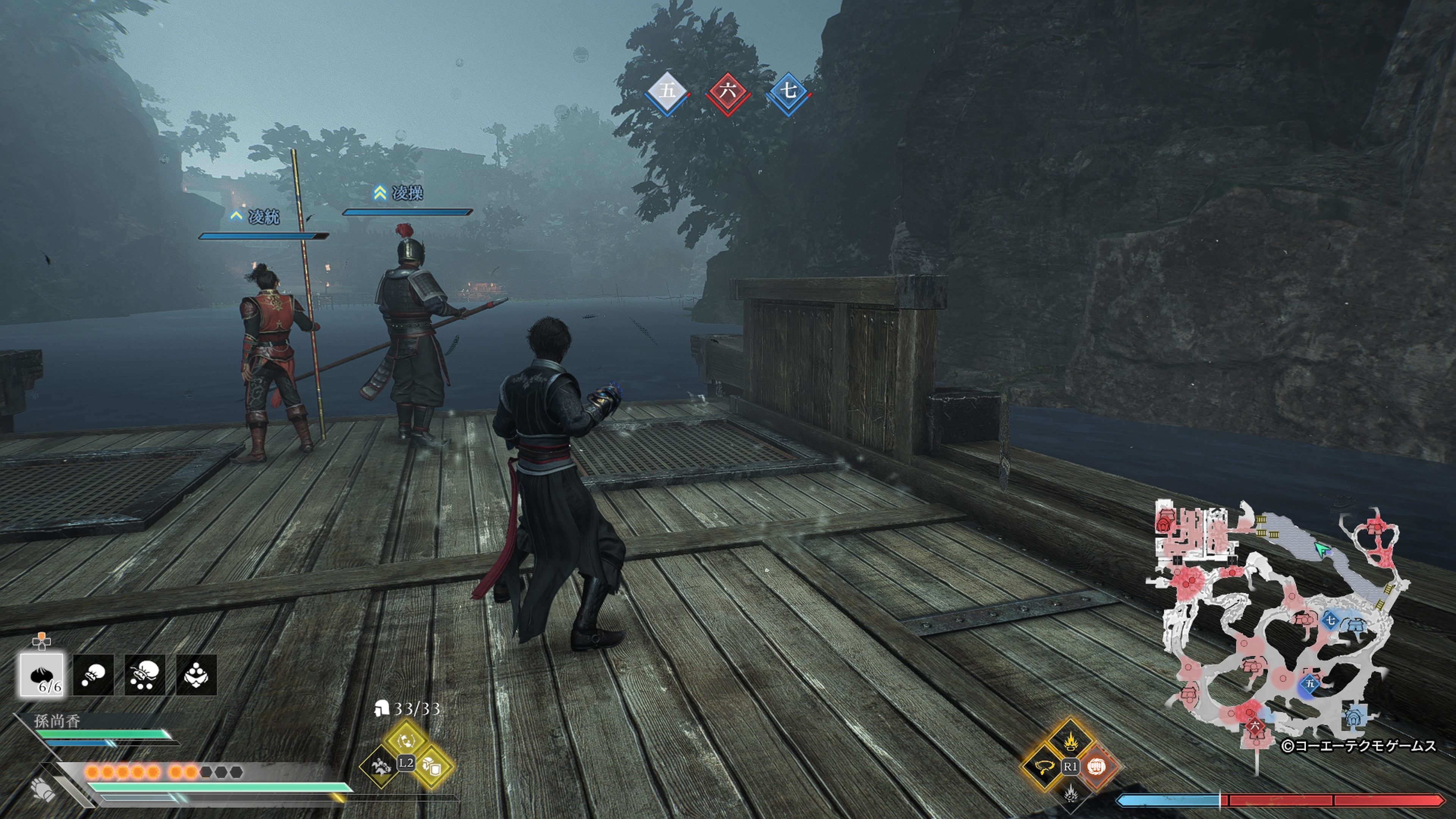This screenshot has height=819, width=1456.
Task: Click the green player arrow on the minimap
Action: (x=1320, y=549)
